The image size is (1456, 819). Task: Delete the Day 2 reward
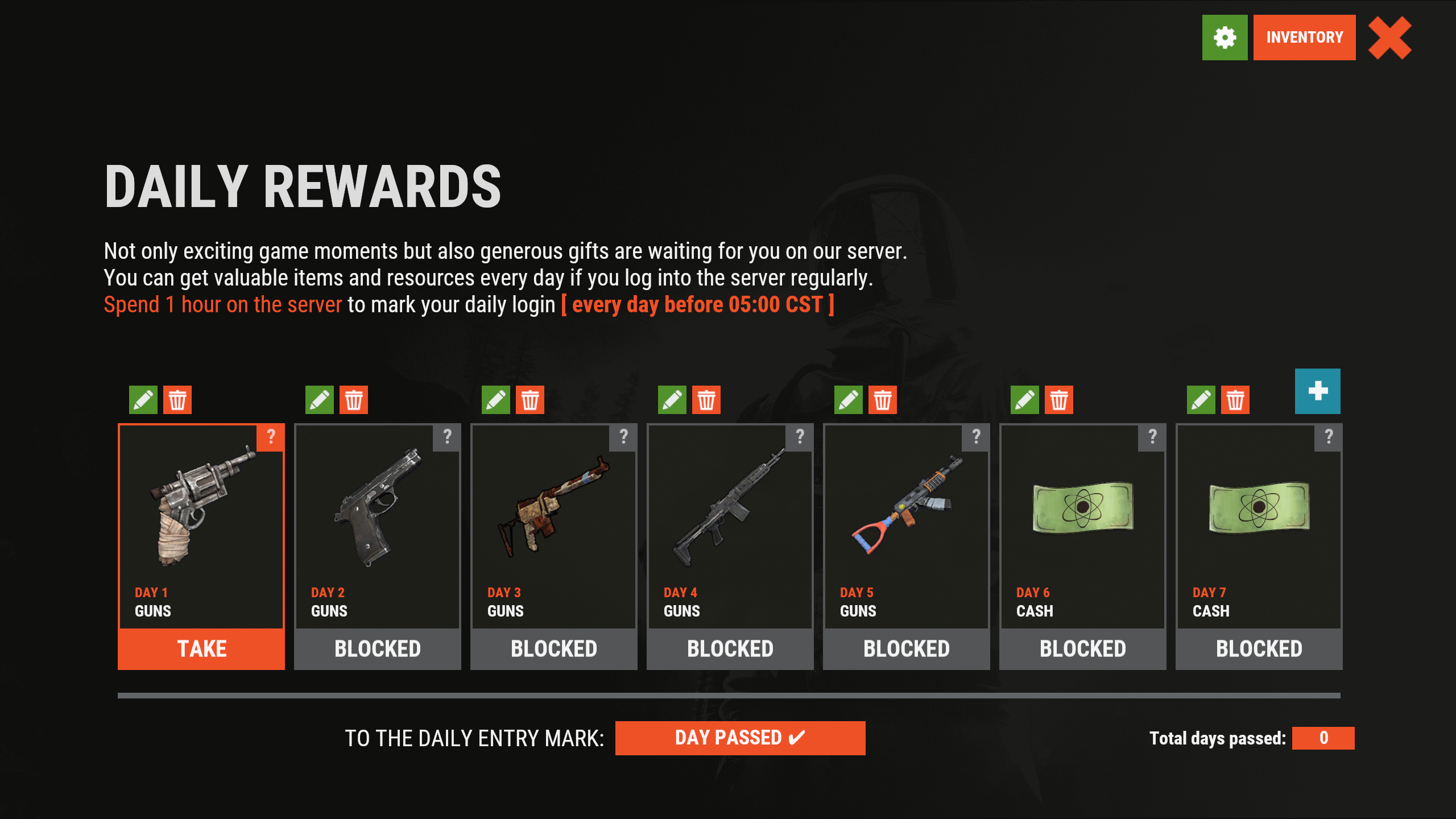point(354,400)
